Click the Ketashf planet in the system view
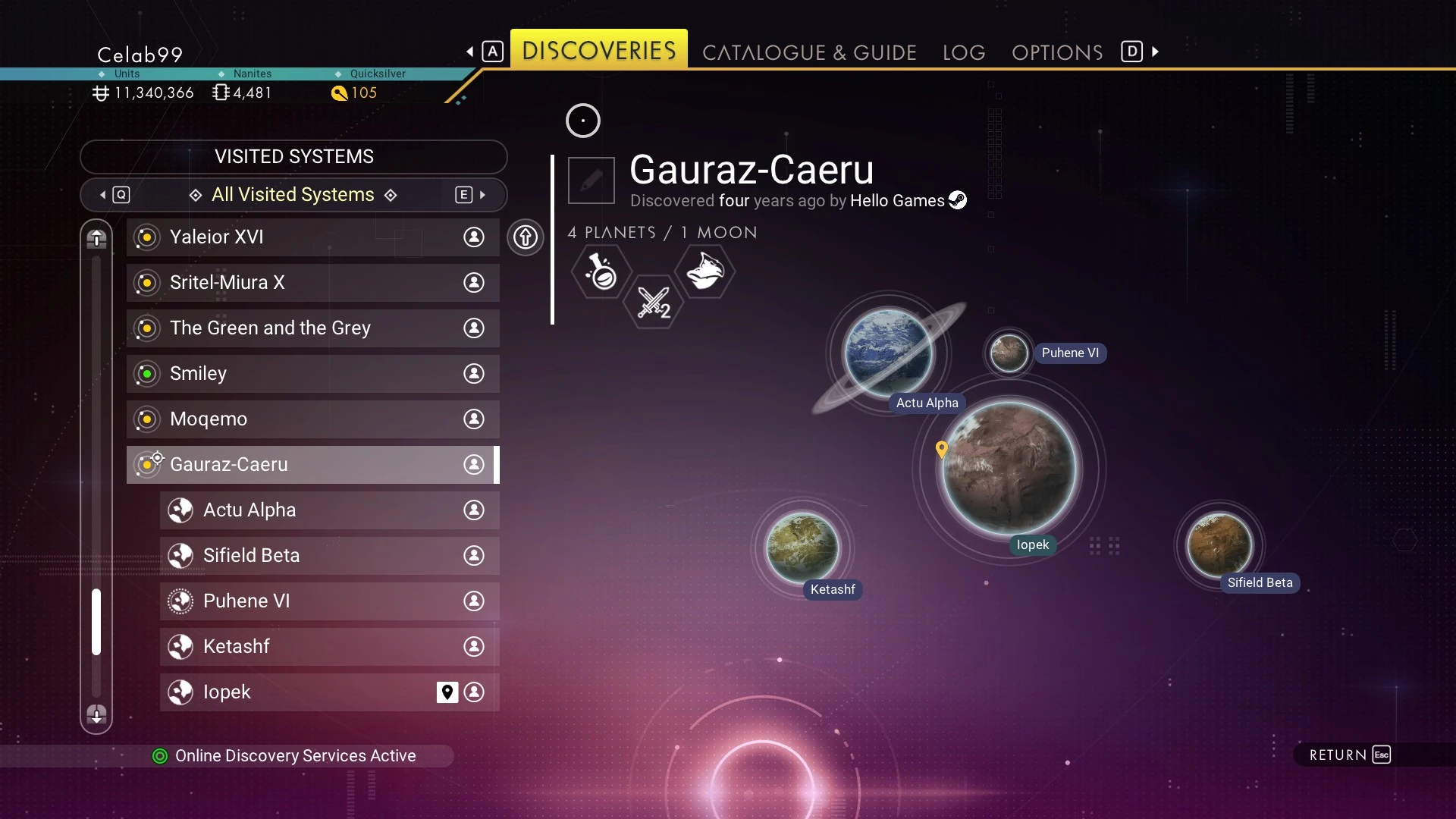1456x819 pixels. [x=802, y=547]
